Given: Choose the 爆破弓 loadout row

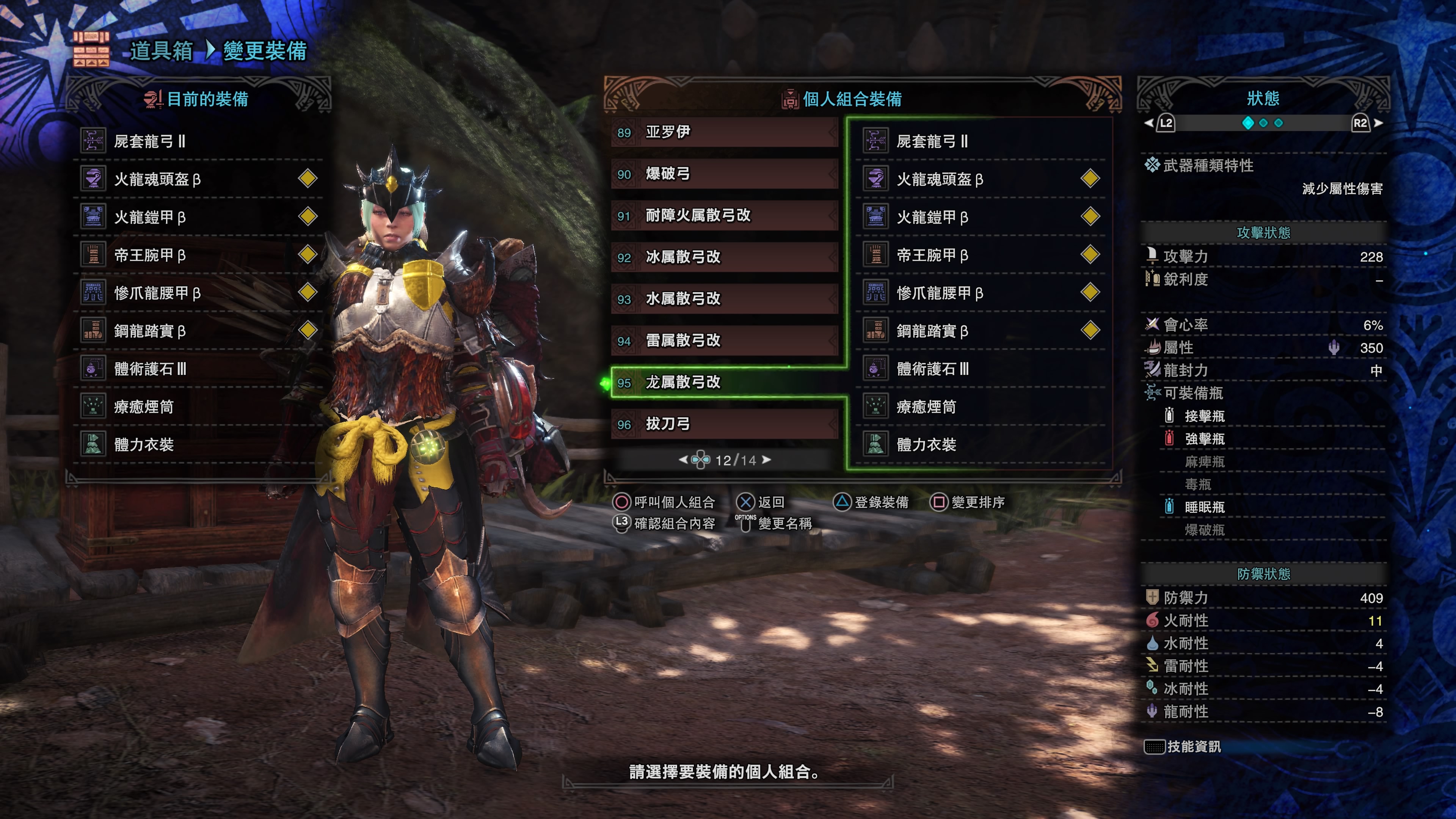Looking at the screenshot, I should (x=723, y=174).
